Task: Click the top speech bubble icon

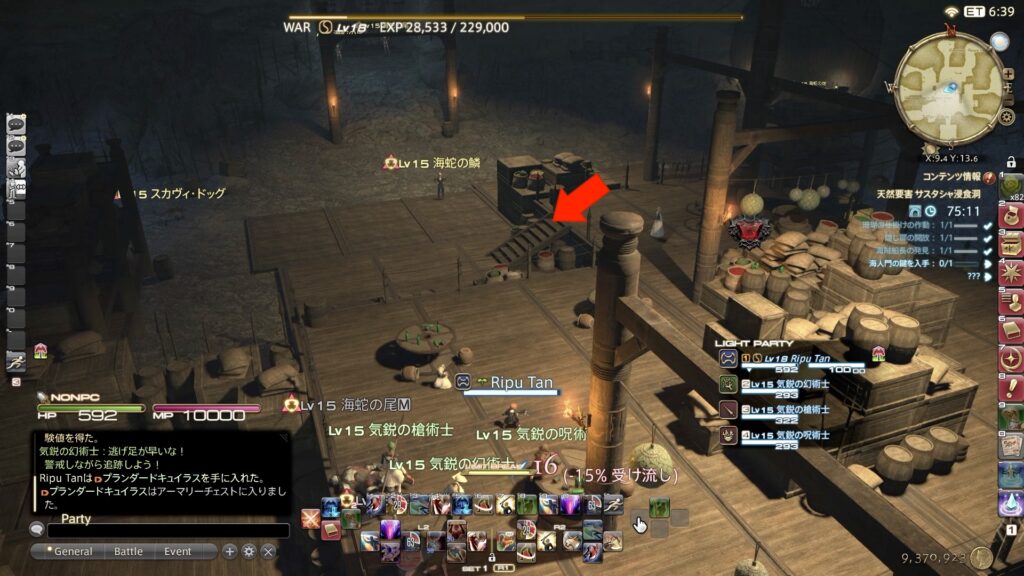Action: 16,124
